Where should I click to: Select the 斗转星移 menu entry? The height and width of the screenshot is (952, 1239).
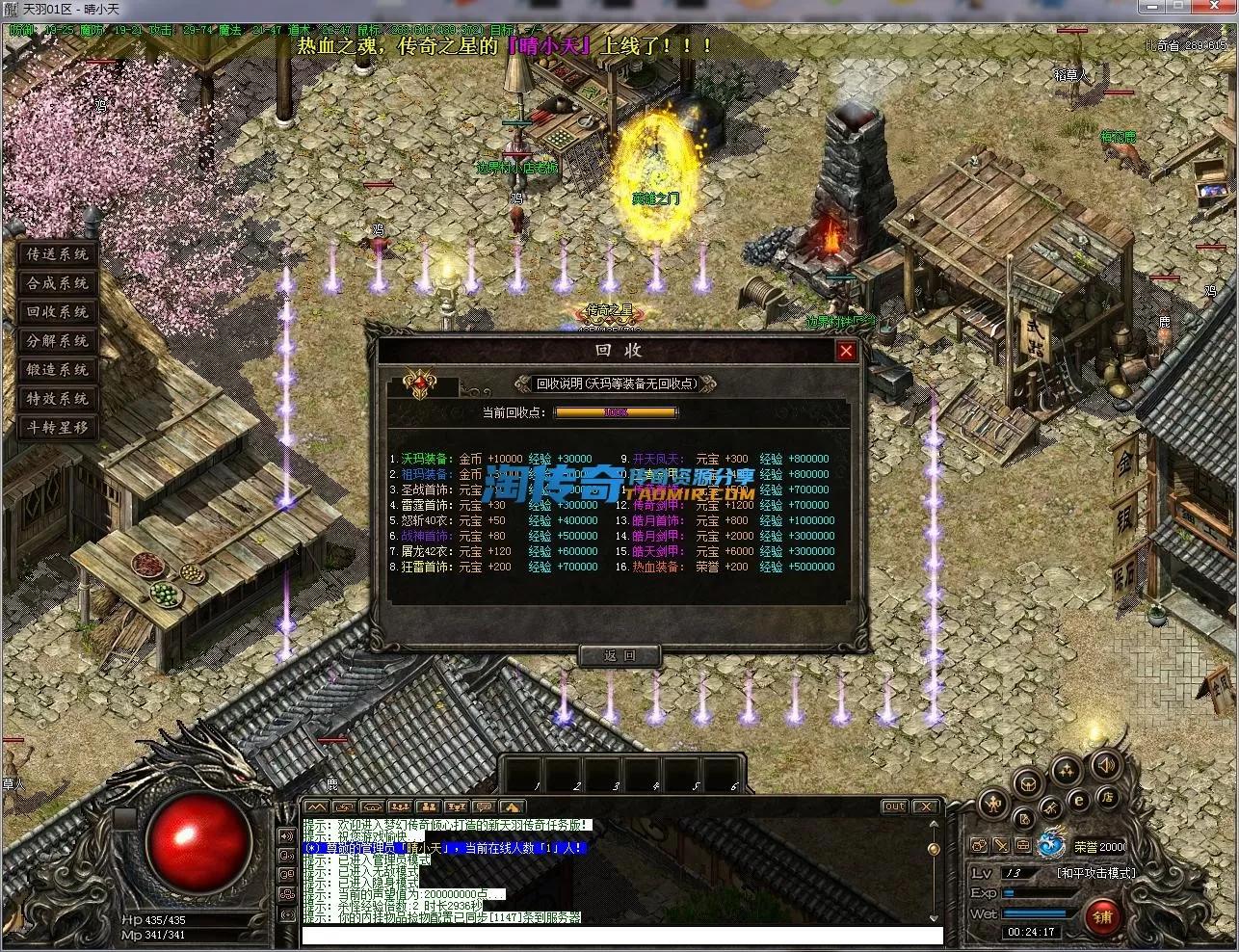coord(58,428)
